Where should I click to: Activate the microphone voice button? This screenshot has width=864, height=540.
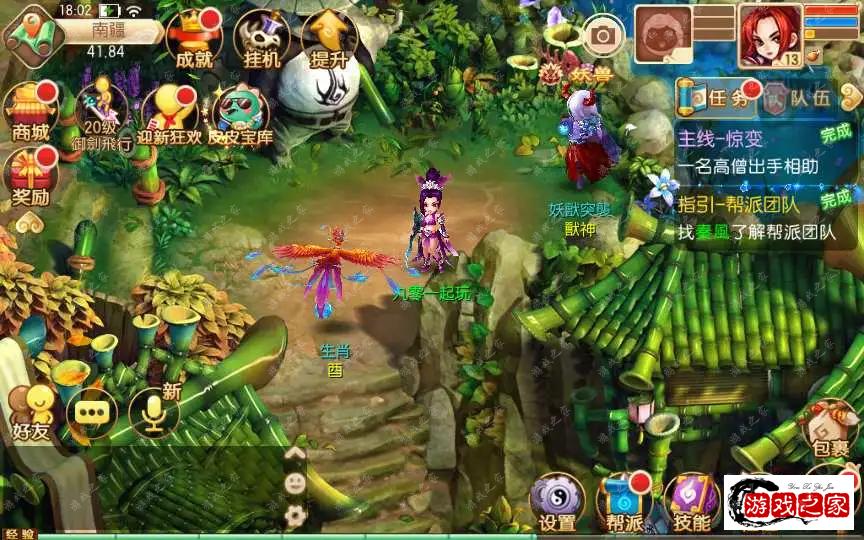[154, 411]
